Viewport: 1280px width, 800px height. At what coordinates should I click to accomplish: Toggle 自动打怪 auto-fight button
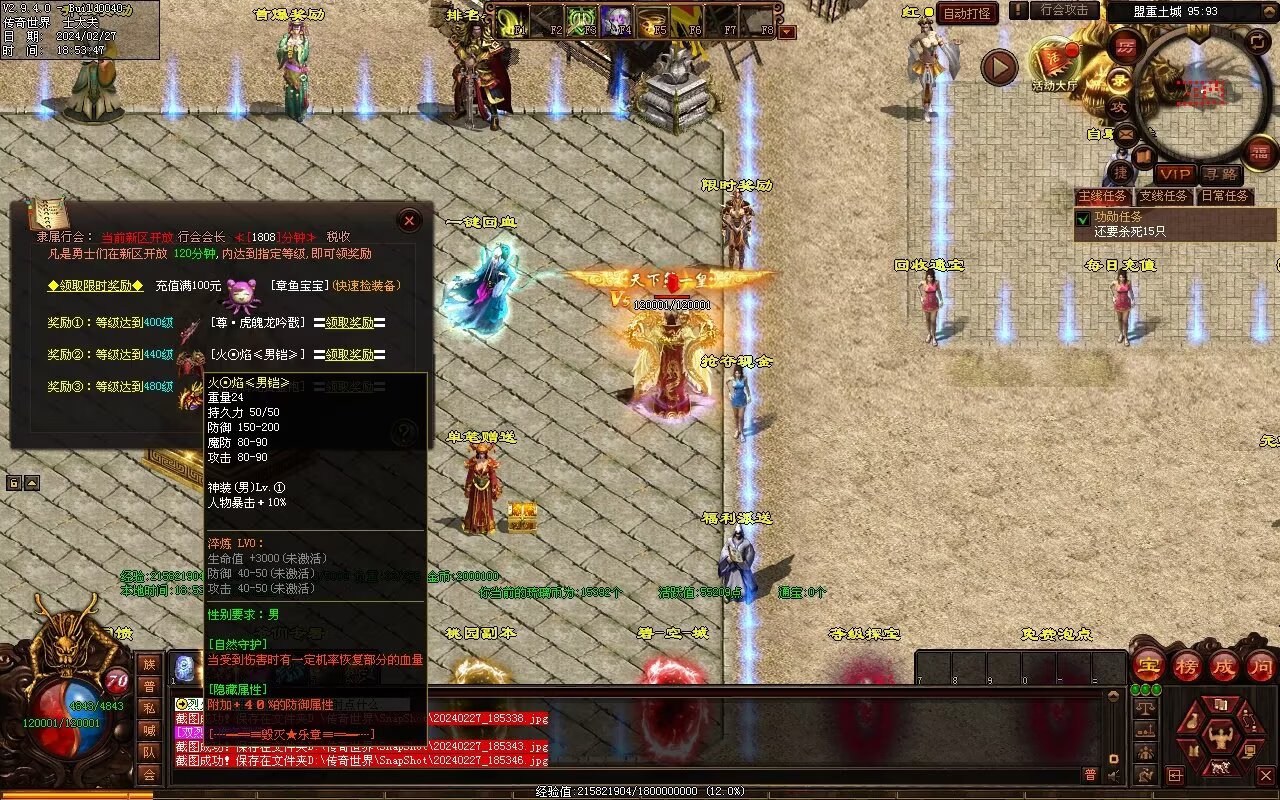point(967,13)
